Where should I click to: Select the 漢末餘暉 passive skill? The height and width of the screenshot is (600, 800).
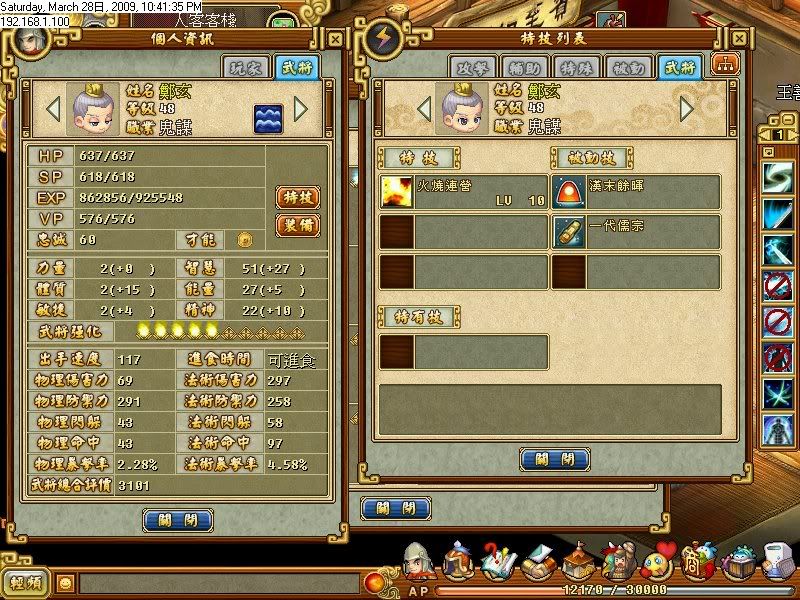(636, 191)
